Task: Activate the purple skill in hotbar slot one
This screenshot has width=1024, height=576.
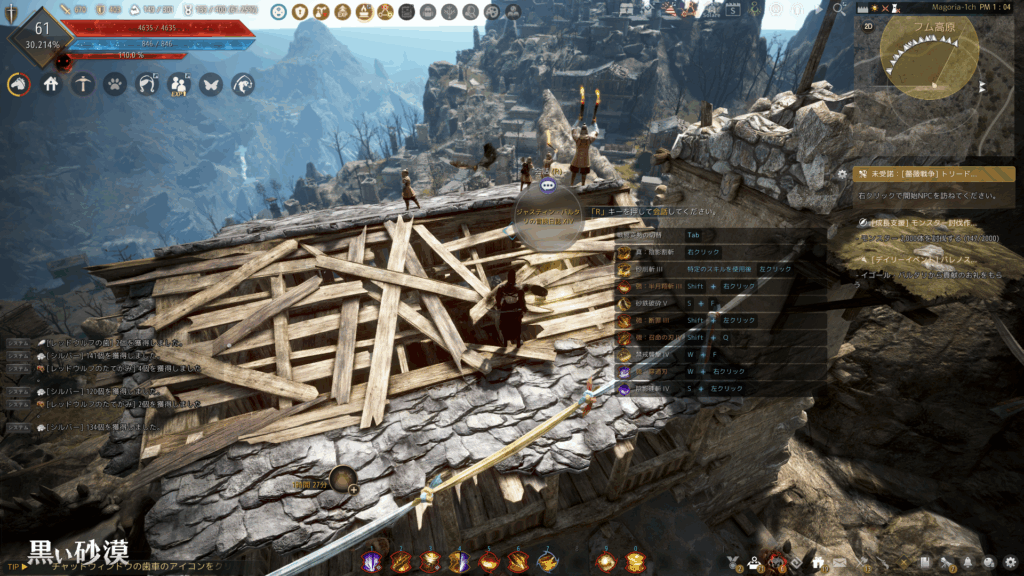Action: point(371,562)
